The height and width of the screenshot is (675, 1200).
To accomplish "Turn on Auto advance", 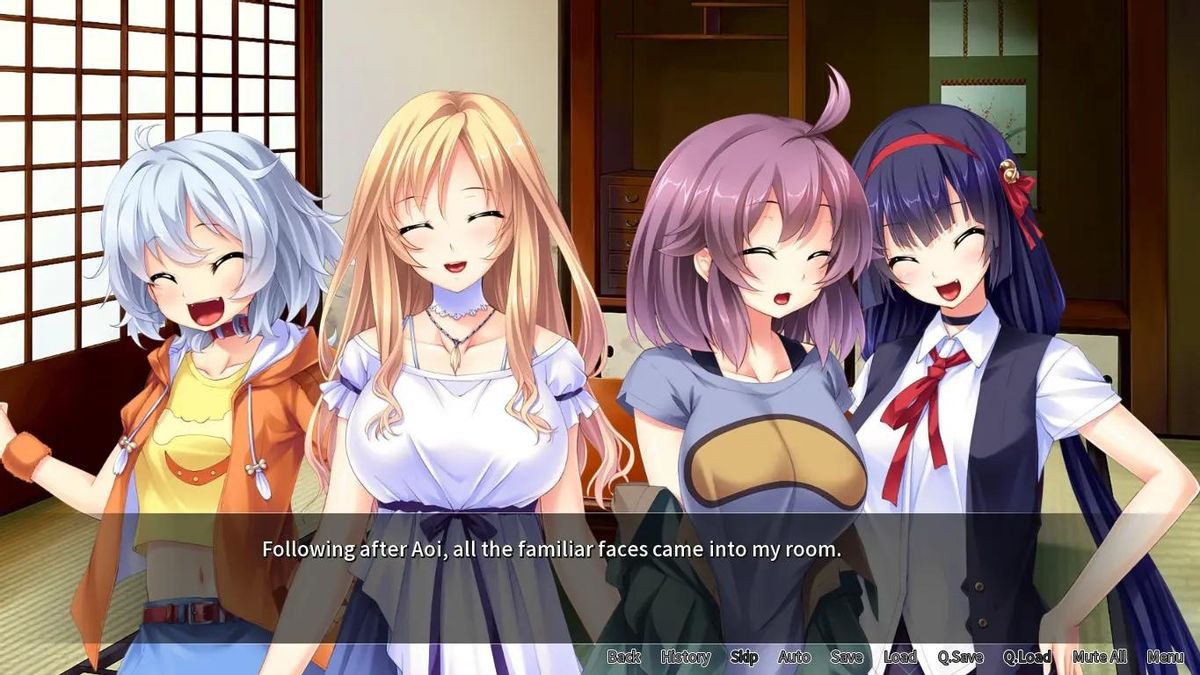I will pyautogui.click(x=794, y=657).
